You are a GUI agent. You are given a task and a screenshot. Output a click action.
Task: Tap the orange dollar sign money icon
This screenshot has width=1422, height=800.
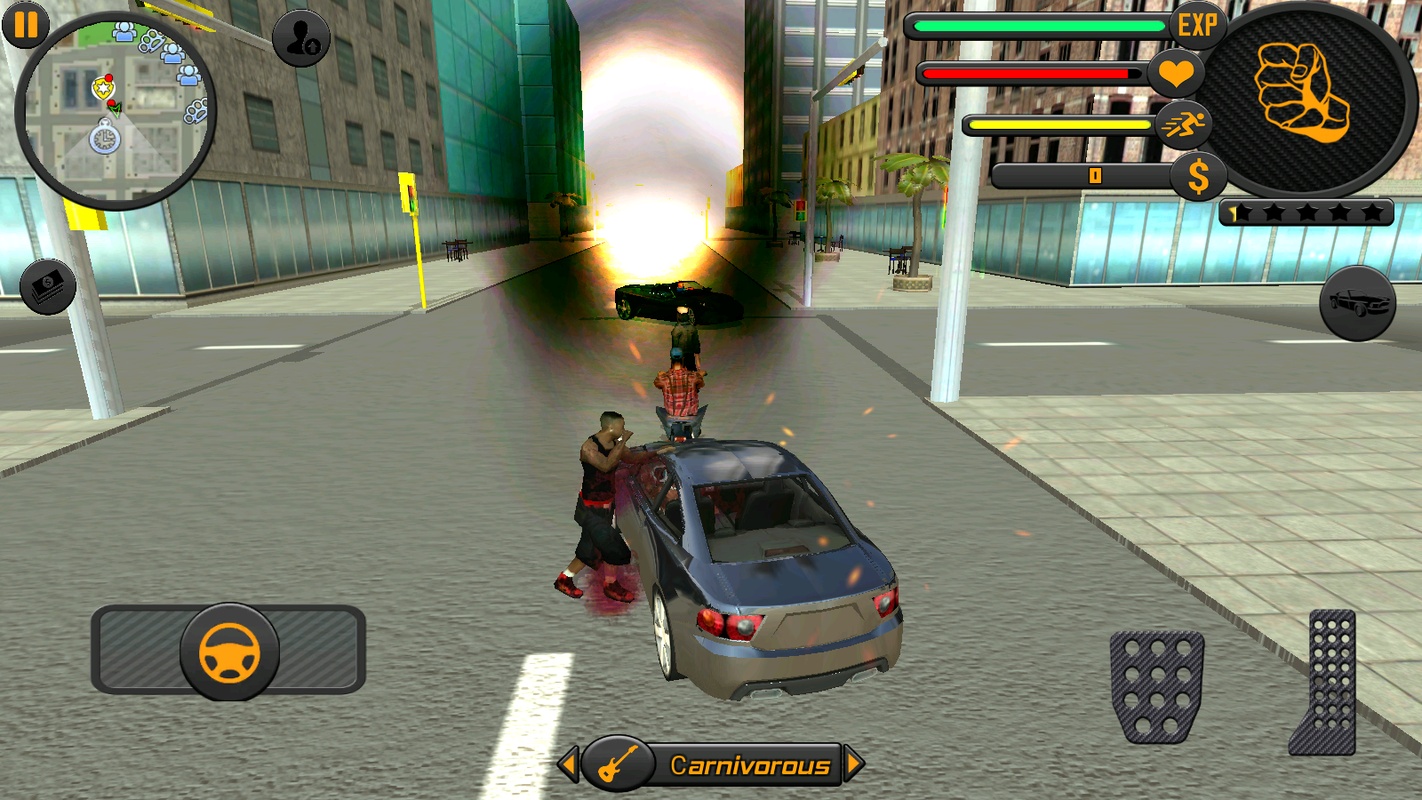[x=1198, y=177]
